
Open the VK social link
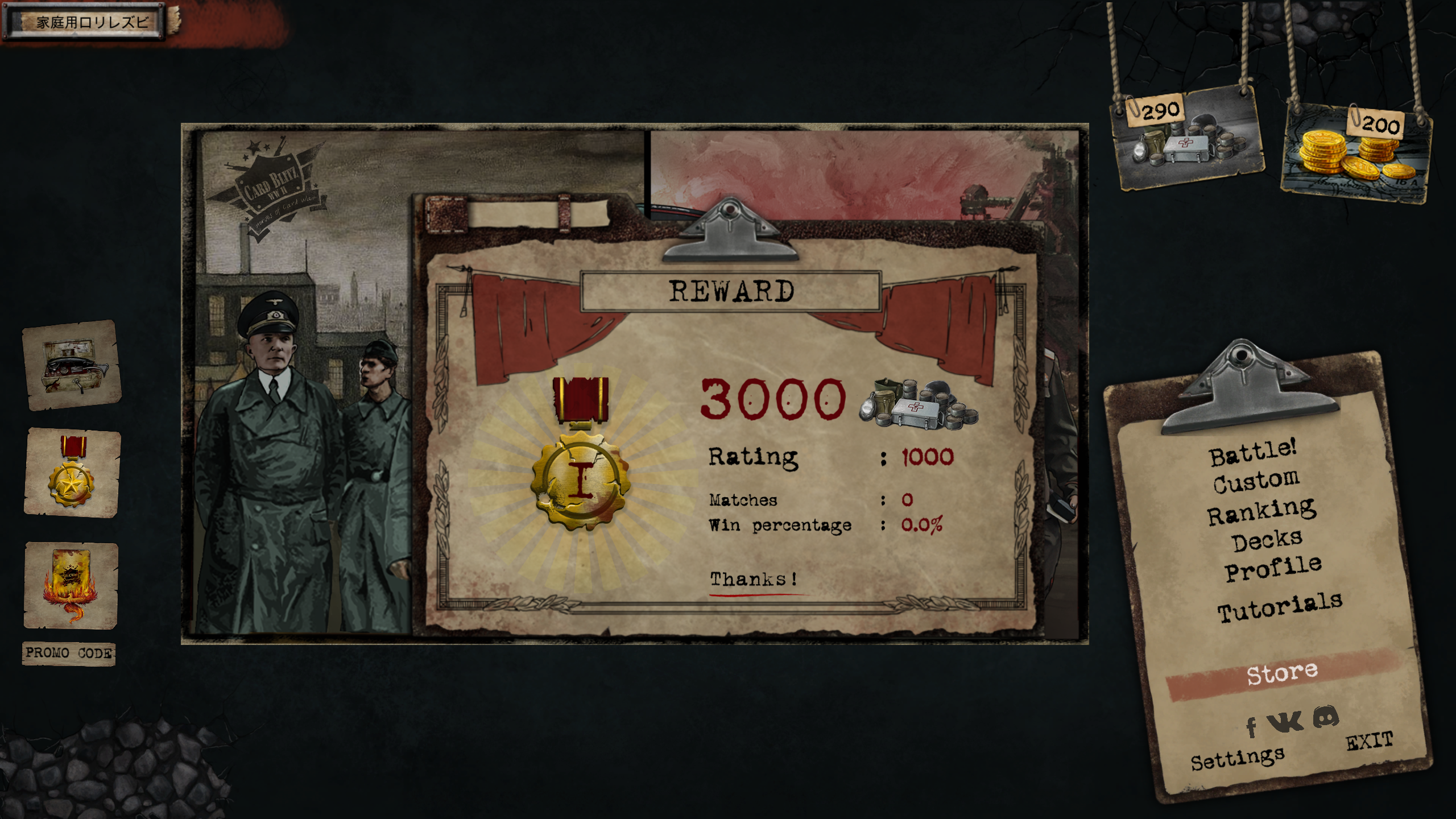[x=1285, y=722]
